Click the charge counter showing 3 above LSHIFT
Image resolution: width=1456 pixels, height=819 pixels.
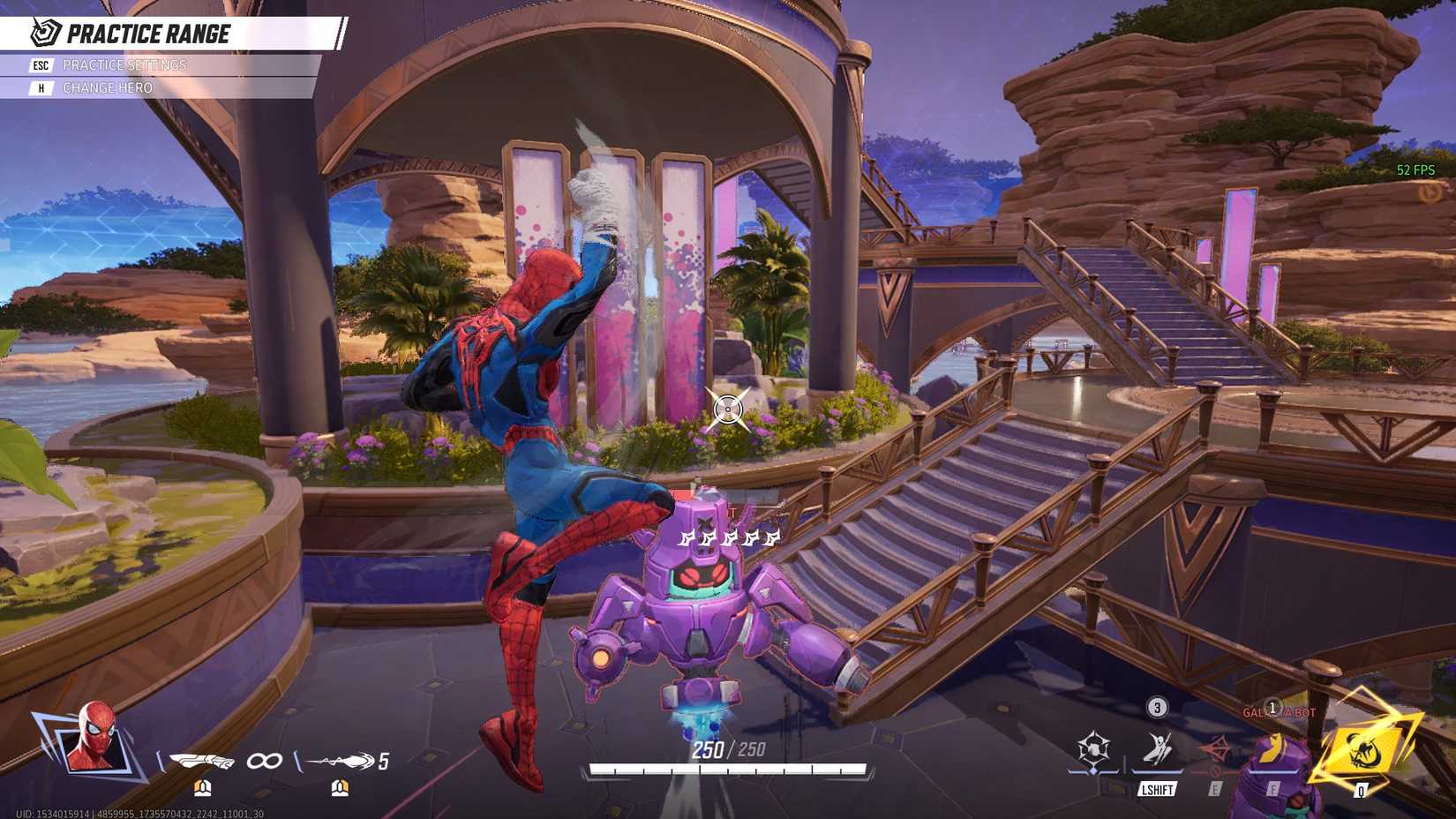point(1157,707)
